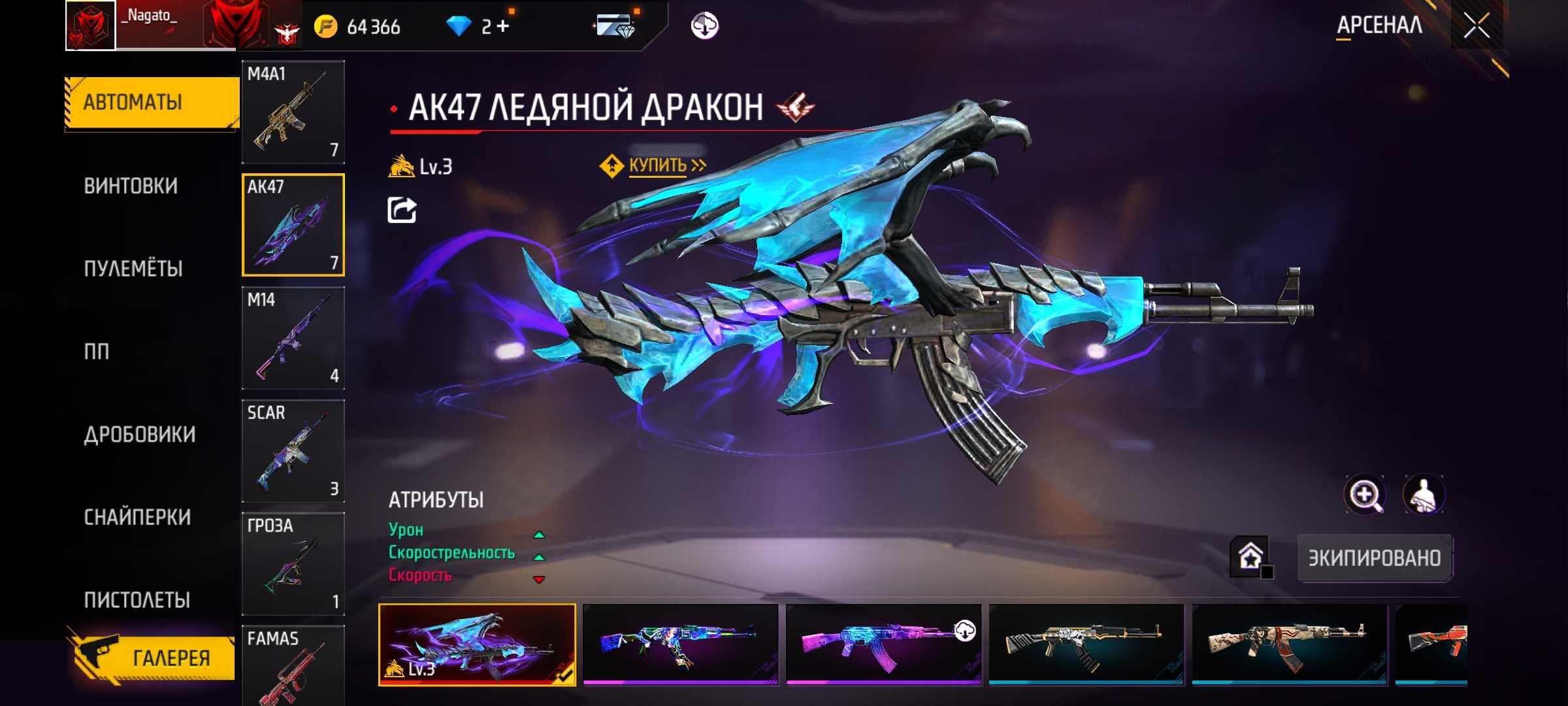Open the ГАЛЕРЕЯ gallery button

pos(154,657)
